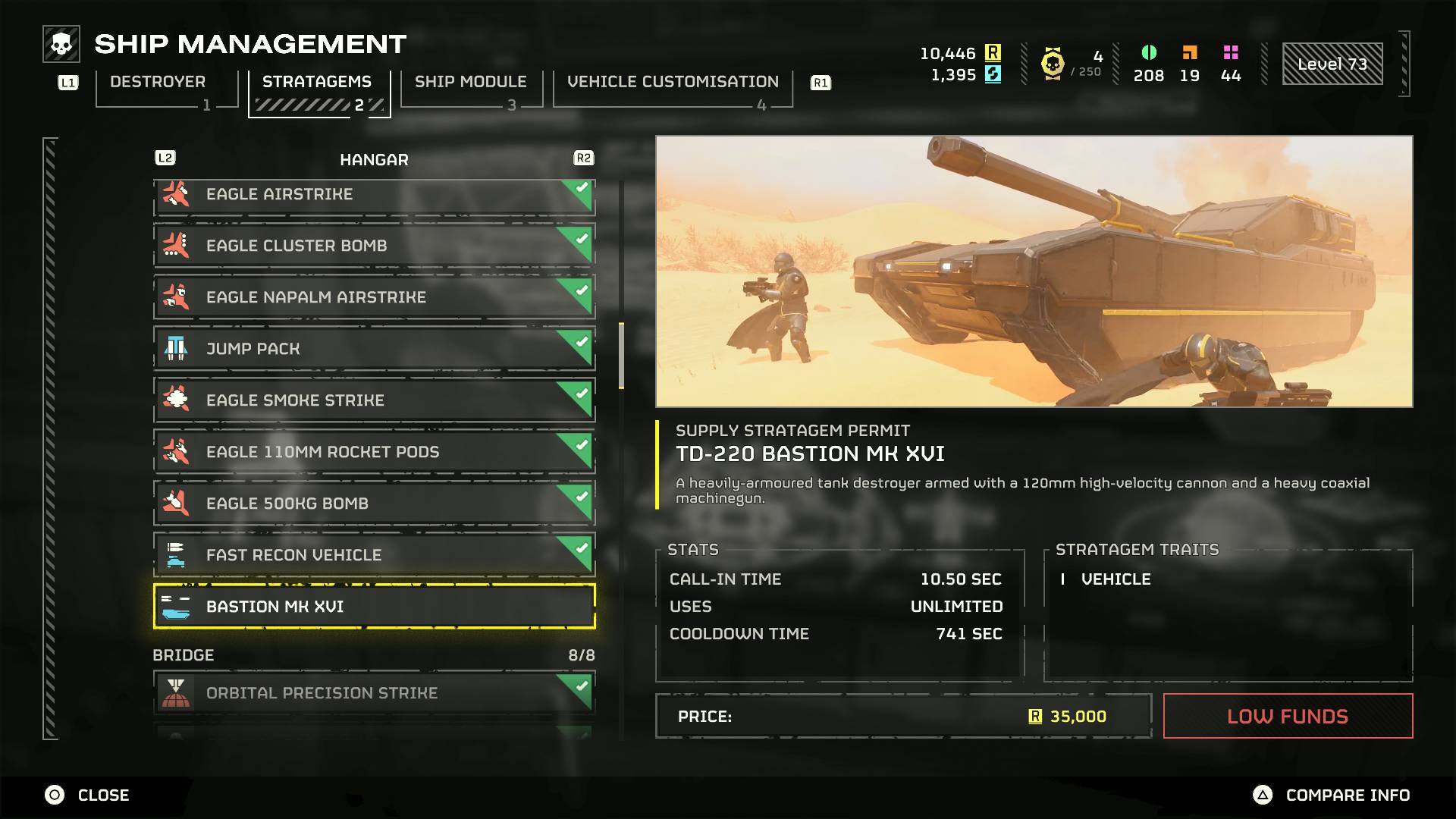This screenshot has width=1456, height=819.
Task: Click the Orbital Precision Strike icon
Action: [177, 692]
